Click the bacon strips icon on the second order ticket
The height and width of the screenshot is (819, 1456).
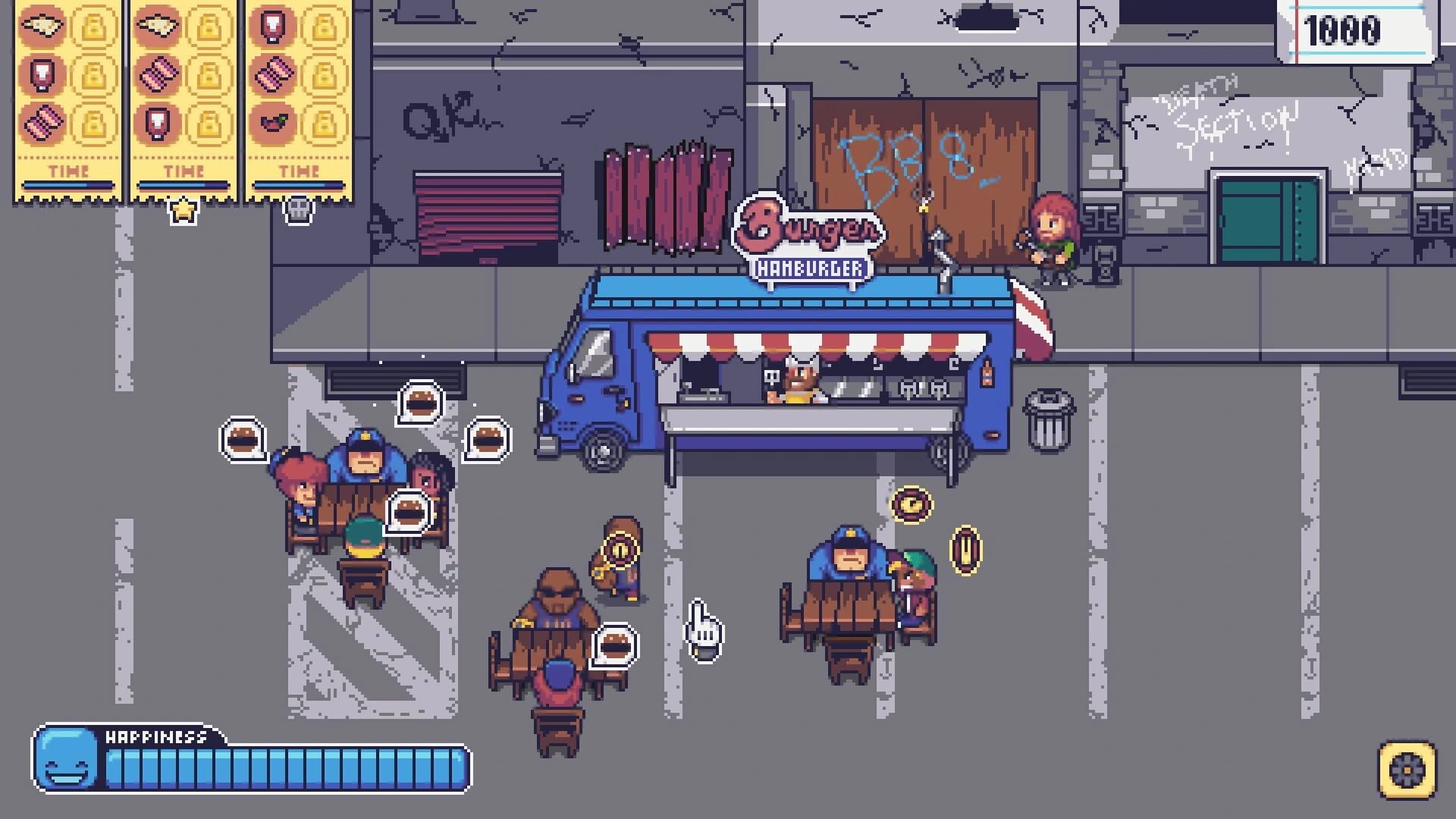tap(157, 76)
